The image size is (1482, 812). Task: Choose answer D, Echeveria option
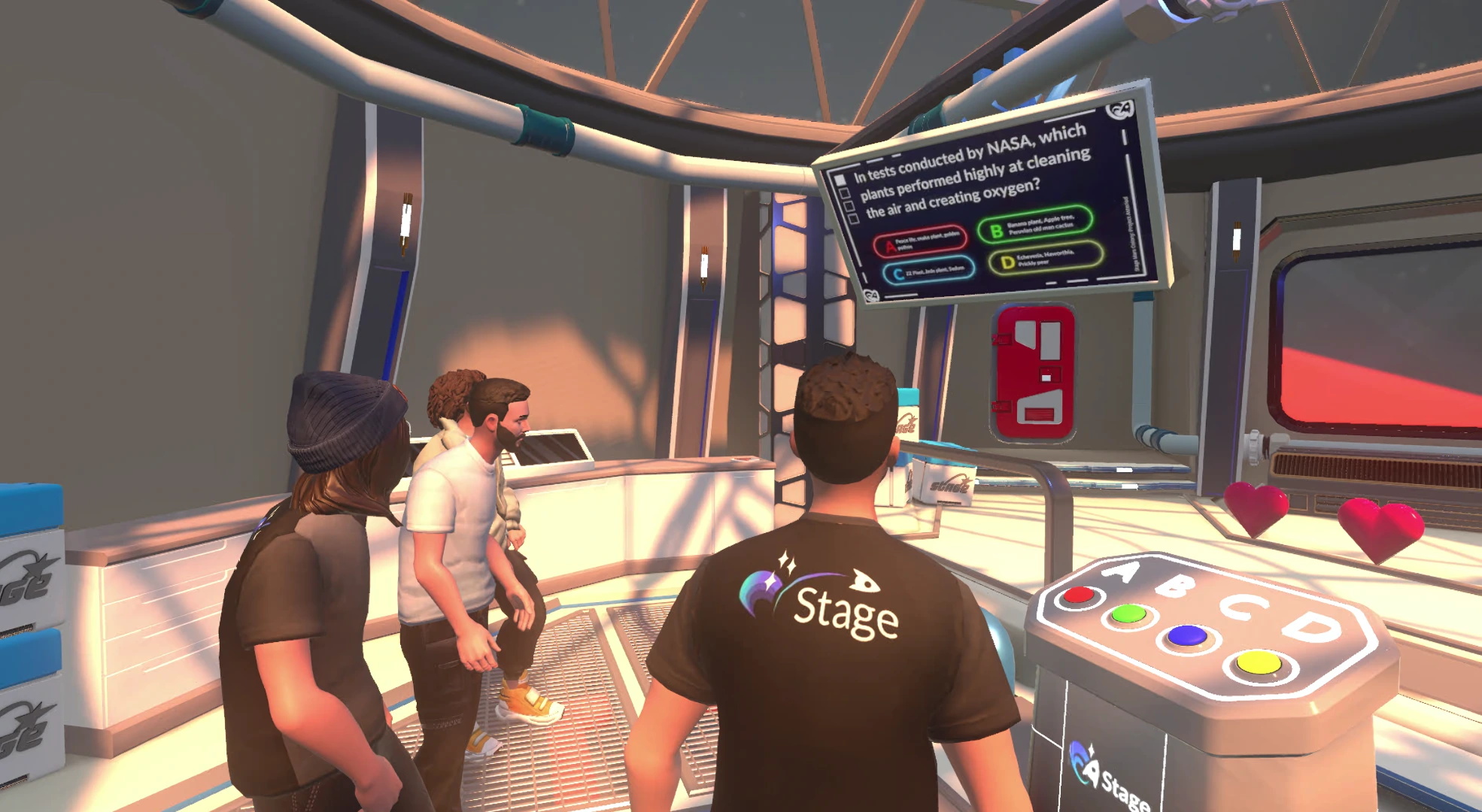click(1046, 259)
